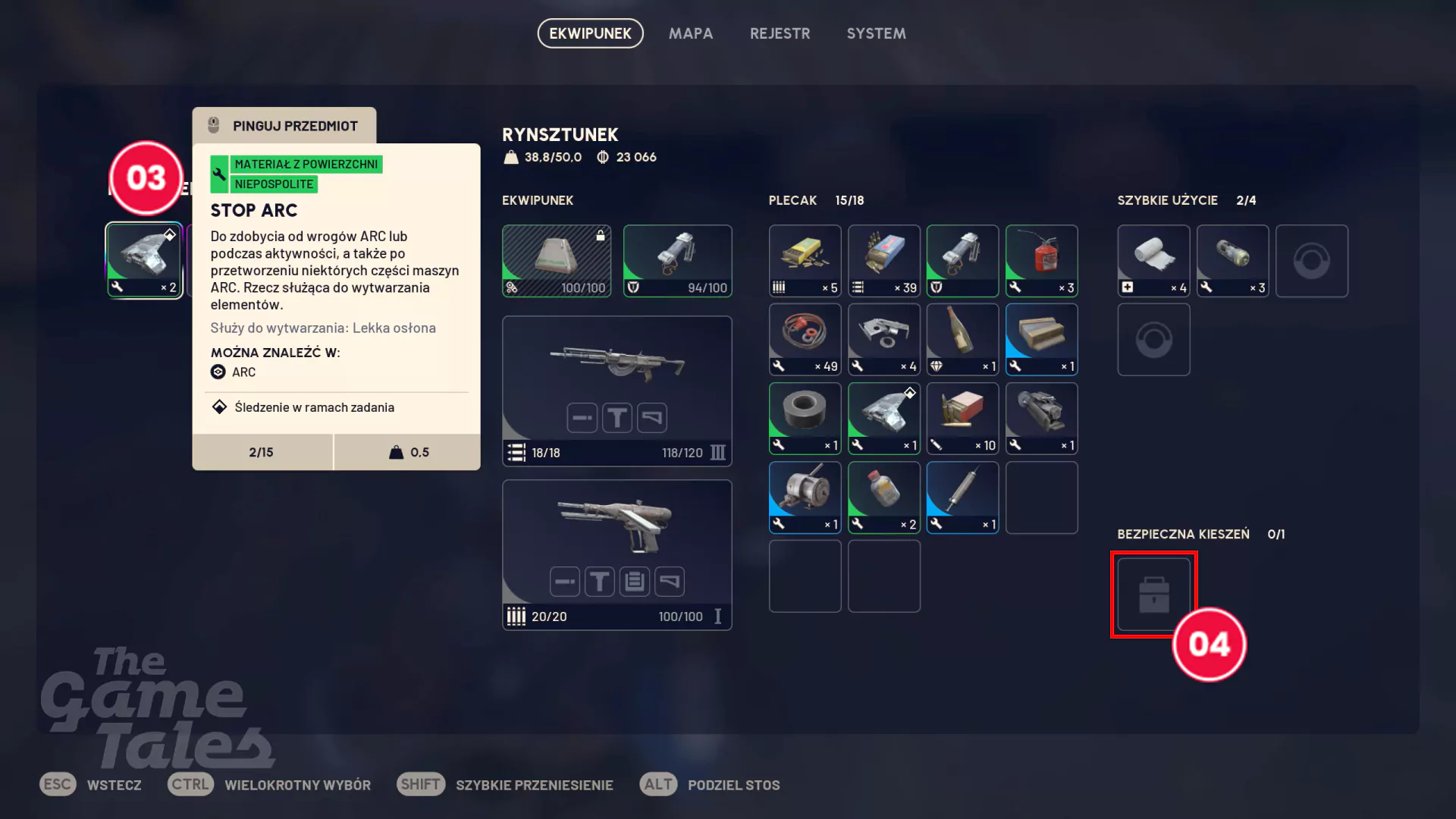Open the secure pocket briefcase slot
The height and width of the screenshot is (819, 1456).
click(1153, 595)
